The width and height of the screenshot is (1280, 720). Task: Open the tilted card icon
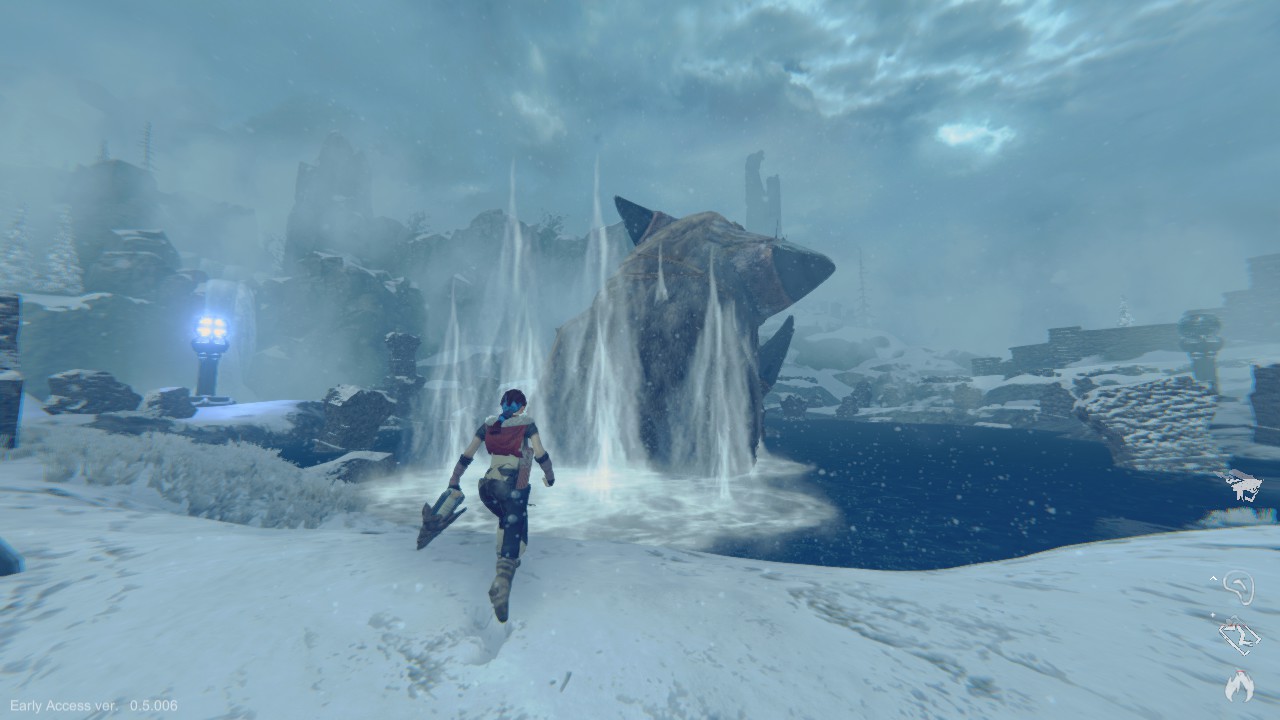[x=1238, y=637]
